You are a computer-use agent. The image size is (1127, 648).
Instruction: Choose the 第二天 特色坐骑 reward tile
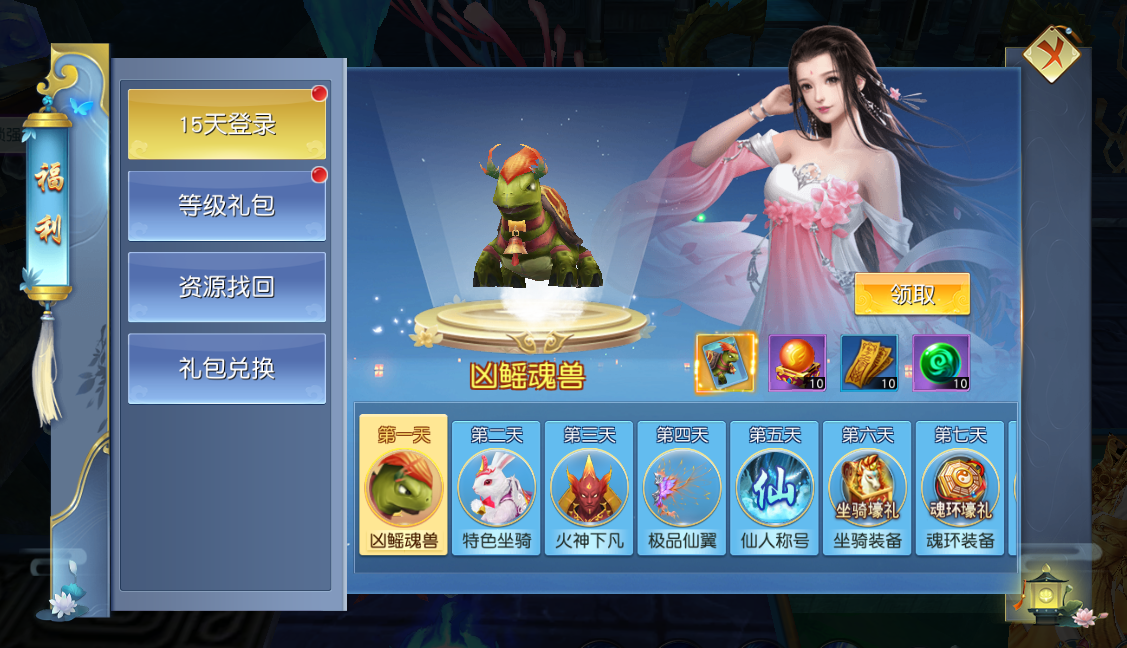pyautogui.click(x=496, y=487)
